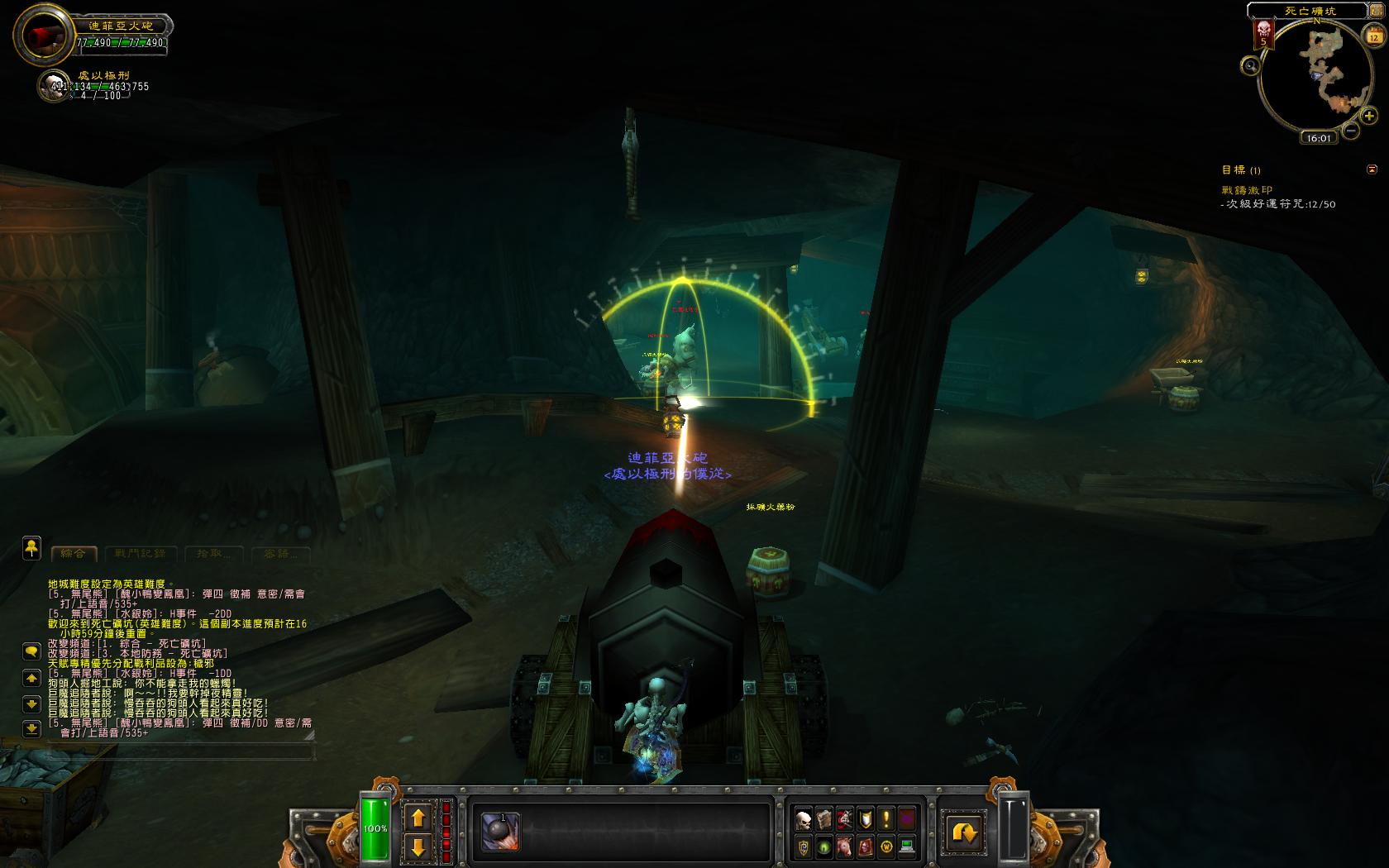This screenshot has width=1389, height=868.
Task: Fire the cannonball ability in the vehicle bar
Action: coord(500,832)
